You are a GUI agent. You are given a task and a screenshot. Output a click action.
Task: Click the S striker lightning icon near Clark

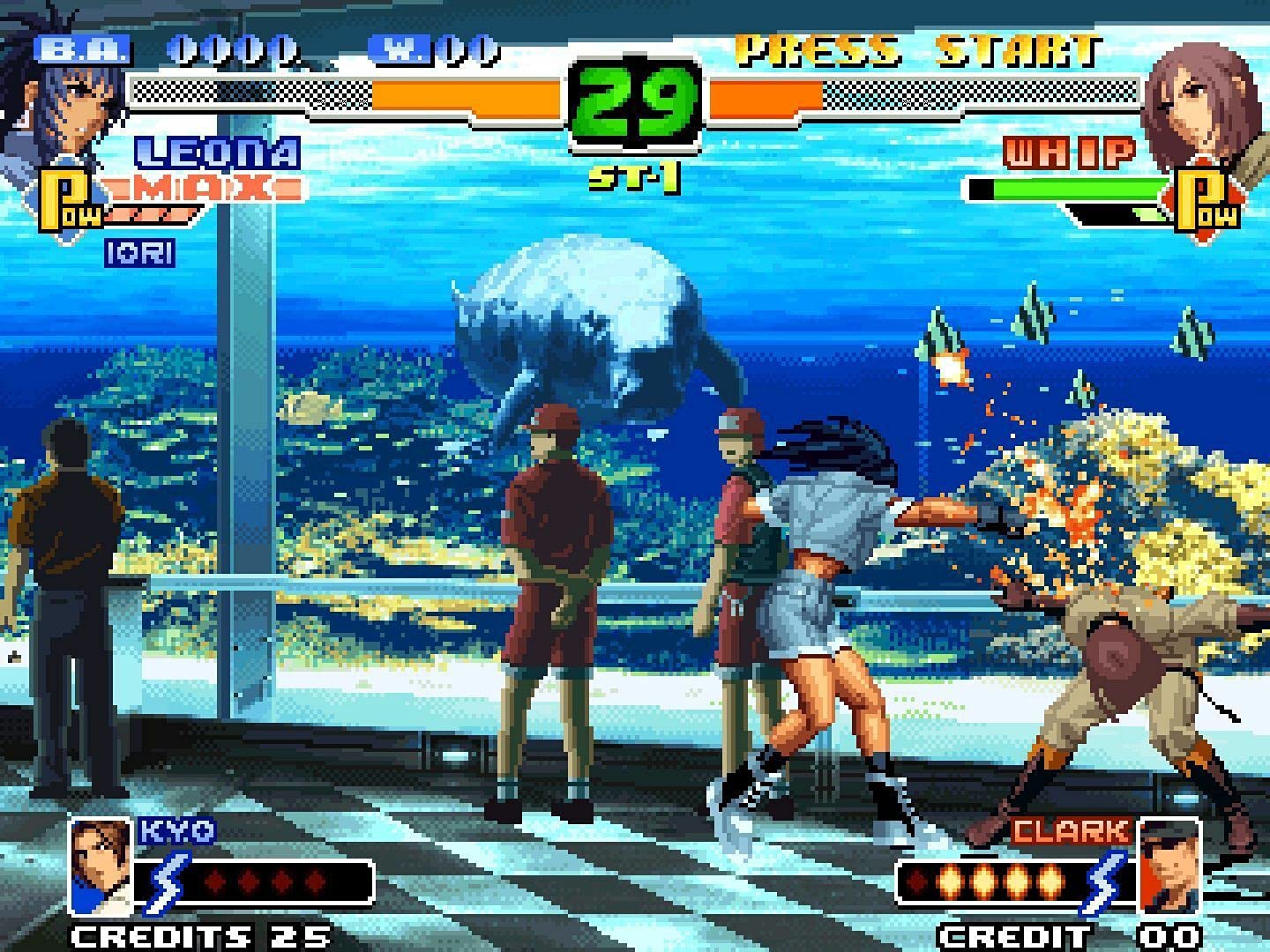(x=1104, y=878)
